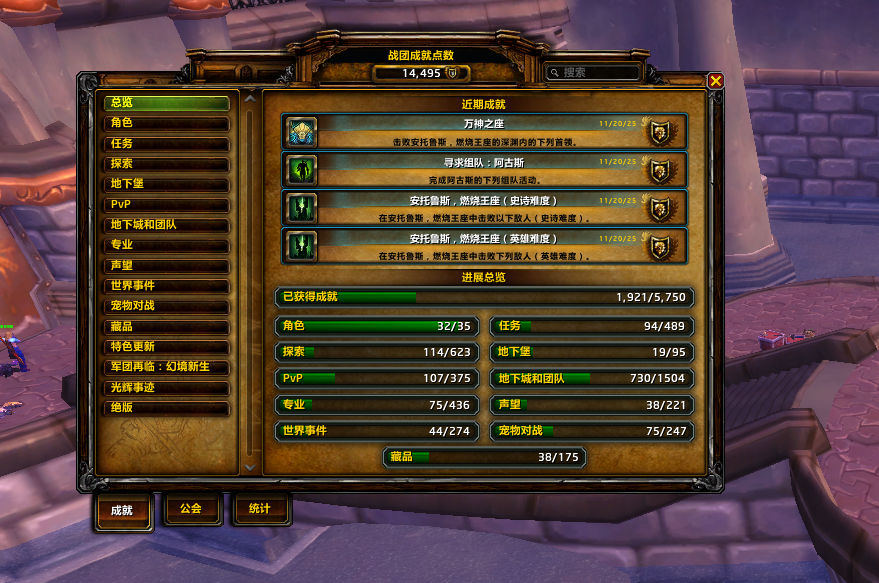Open 军团再临：幻境新生 category

(167, 367)
